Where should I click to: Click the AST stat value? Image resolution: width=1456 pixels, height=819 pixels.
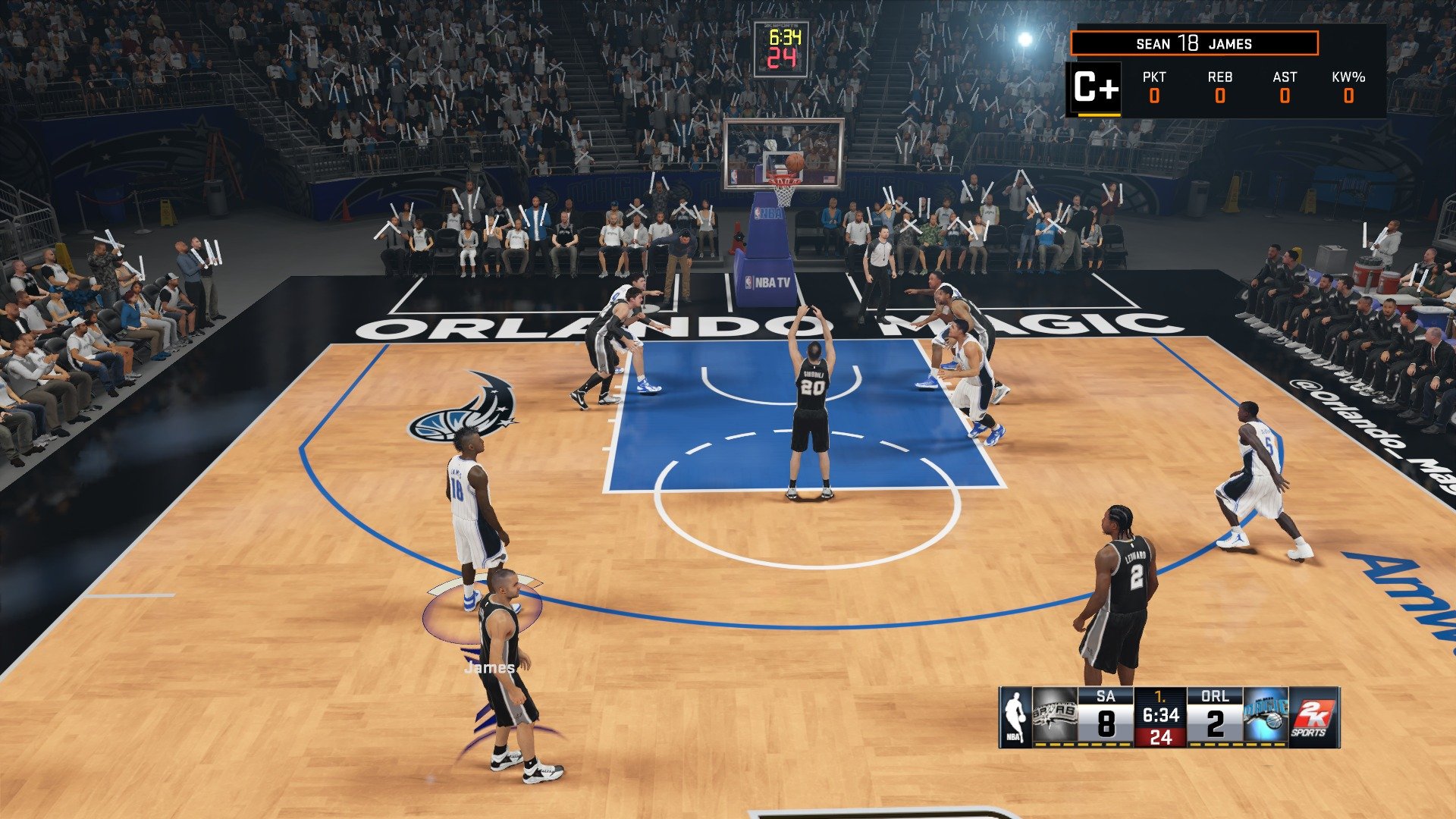(x=1283, y=97)
